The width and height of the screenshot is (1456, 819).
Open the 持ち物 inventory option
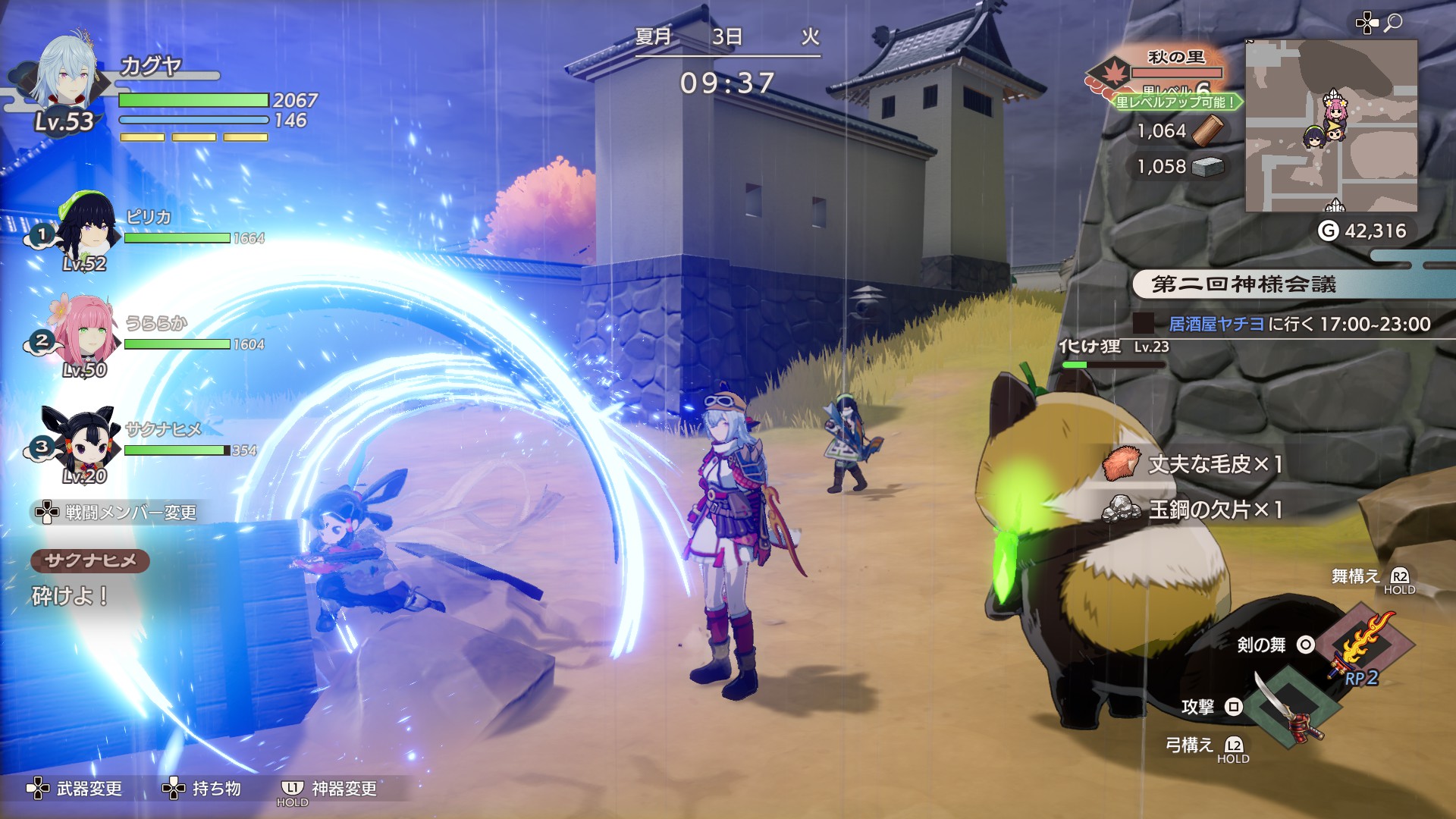[x=202, y=789]
